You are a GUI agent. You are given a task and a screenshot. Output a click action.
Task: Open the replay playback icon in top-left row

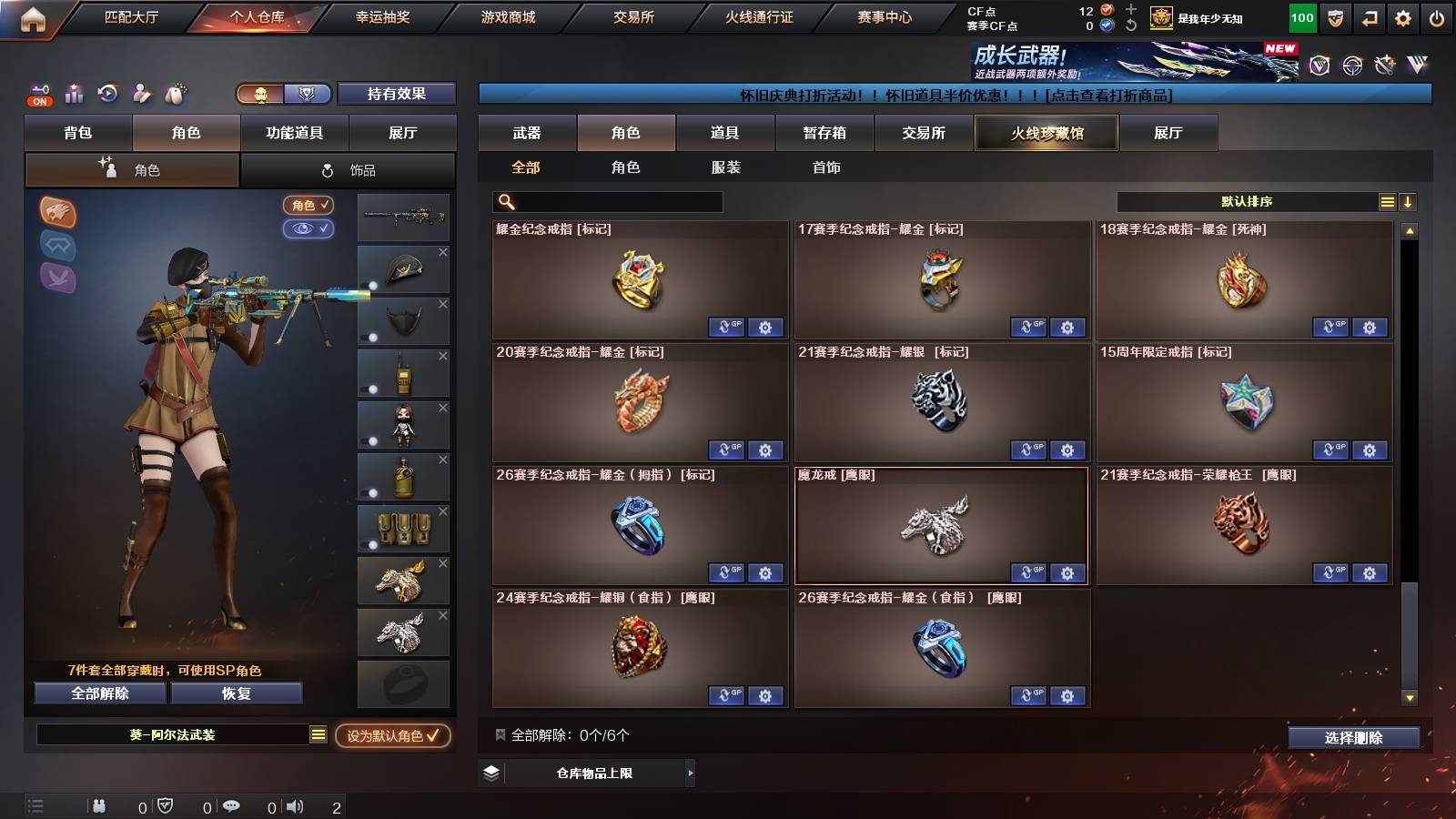point(107,94)
